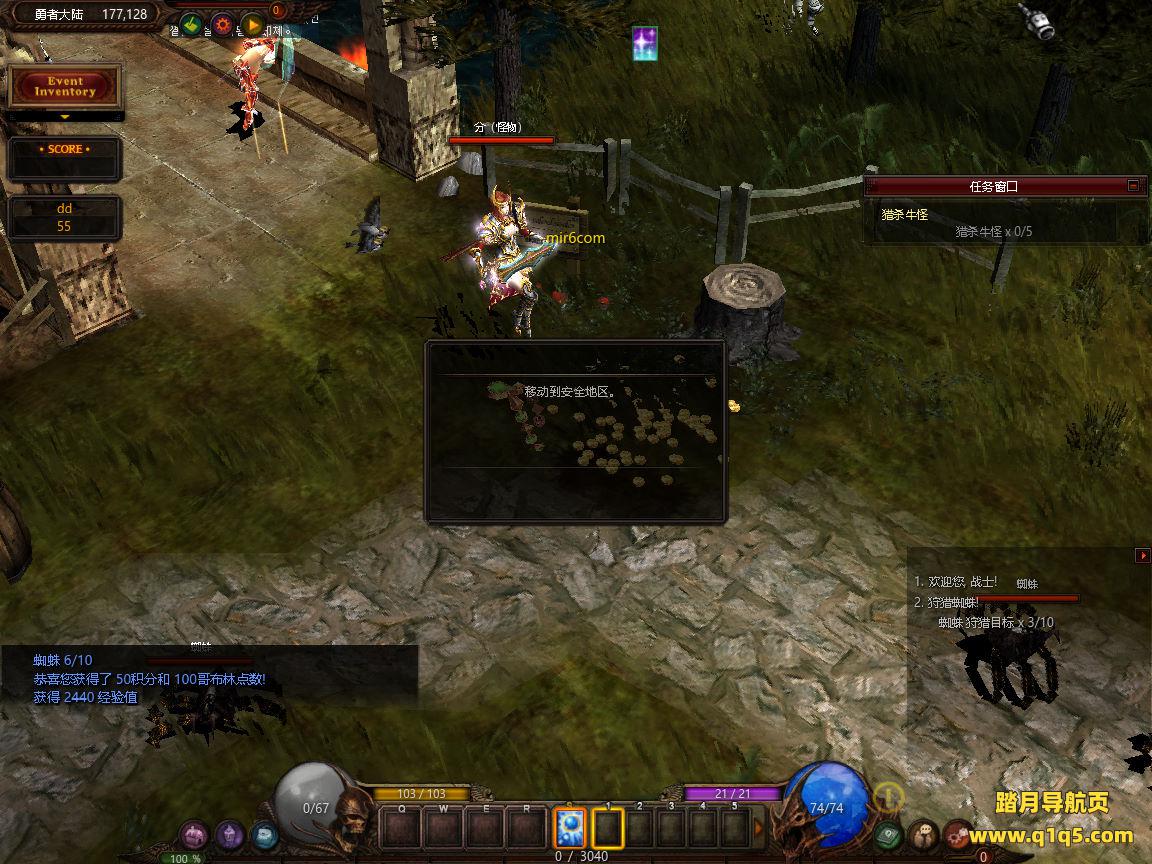Click the yellow play arrow icon

[x=252, y=25]
